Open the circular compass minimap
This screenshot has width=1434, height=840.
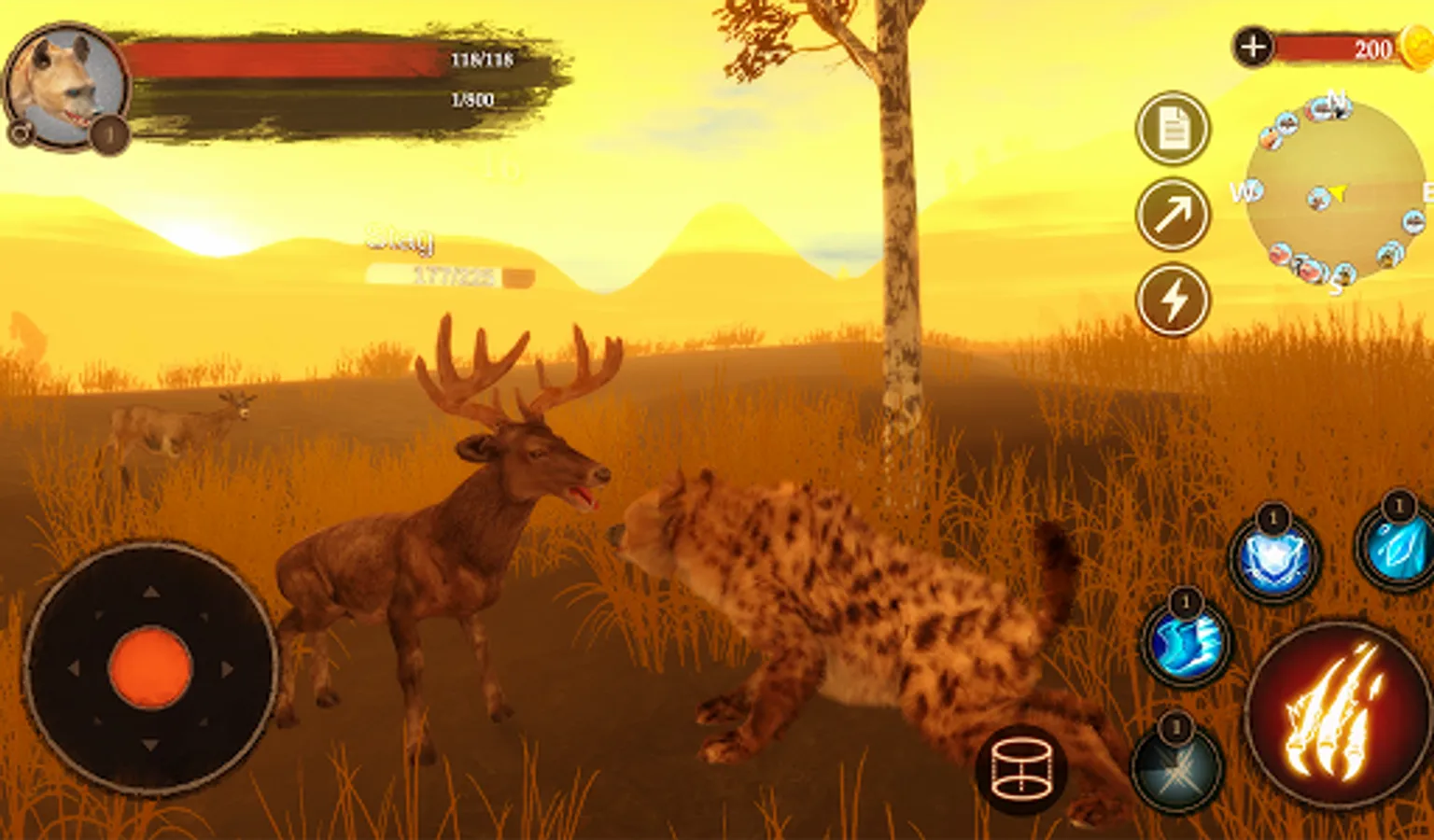(1335, 191)
